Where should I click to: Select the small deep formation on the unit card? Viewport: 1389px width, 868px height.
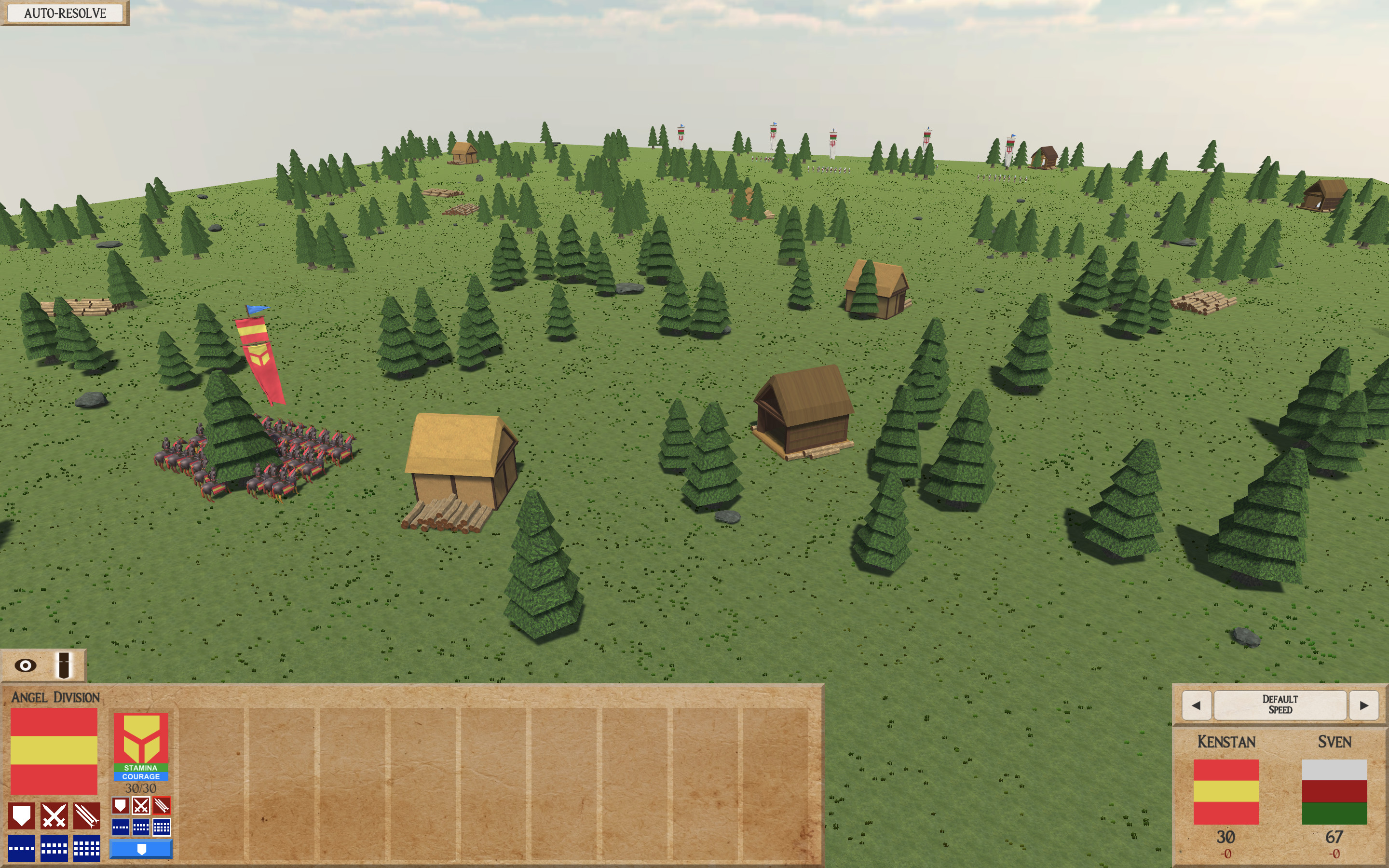tap(162, 827)
